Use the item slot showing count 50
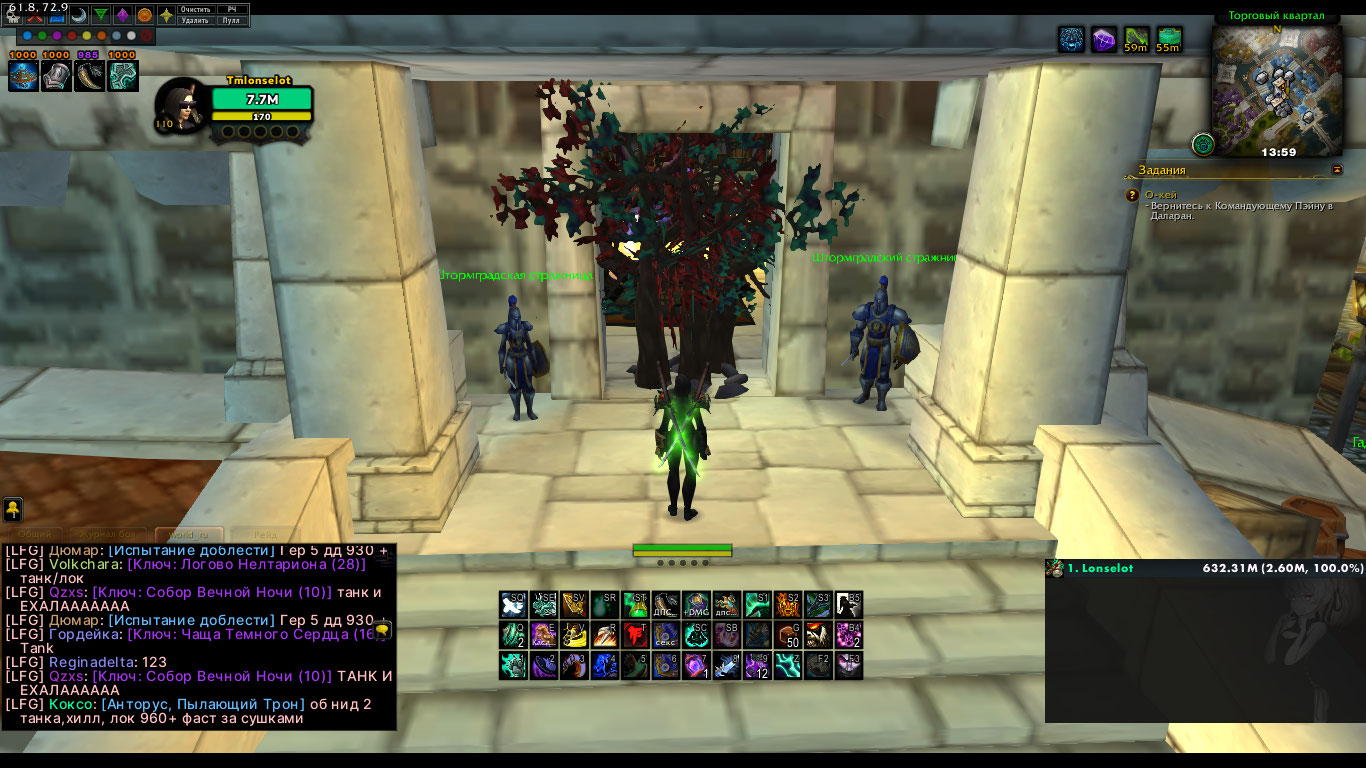The width and height of the screenshot is (1366, 768). click(x=789, y=635)
